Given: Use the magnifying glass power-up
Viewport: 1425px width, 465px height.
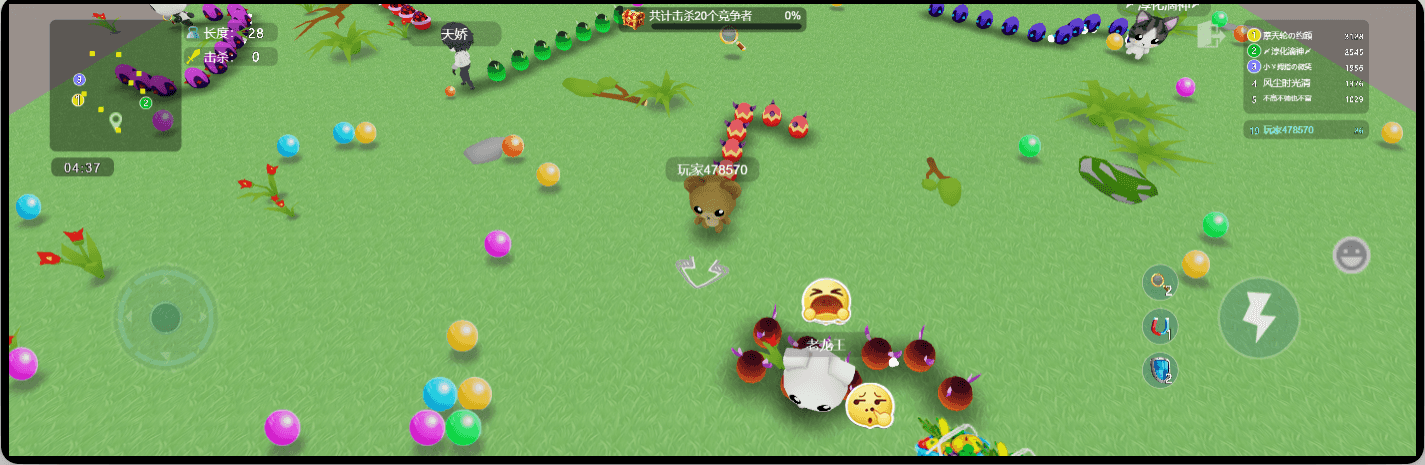Looking at the screenshot, I should [x=1159, y=283].
